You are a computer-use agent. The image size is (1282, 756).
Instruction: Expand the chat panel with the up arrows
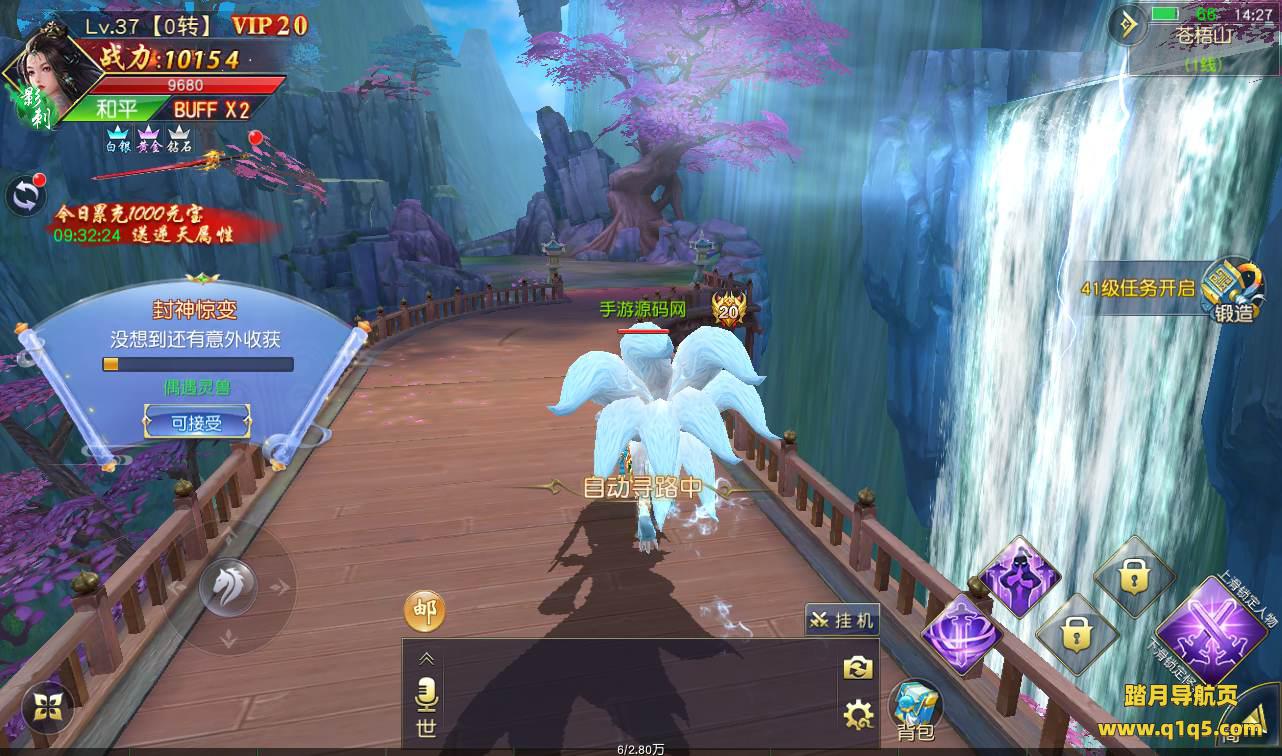427,658
